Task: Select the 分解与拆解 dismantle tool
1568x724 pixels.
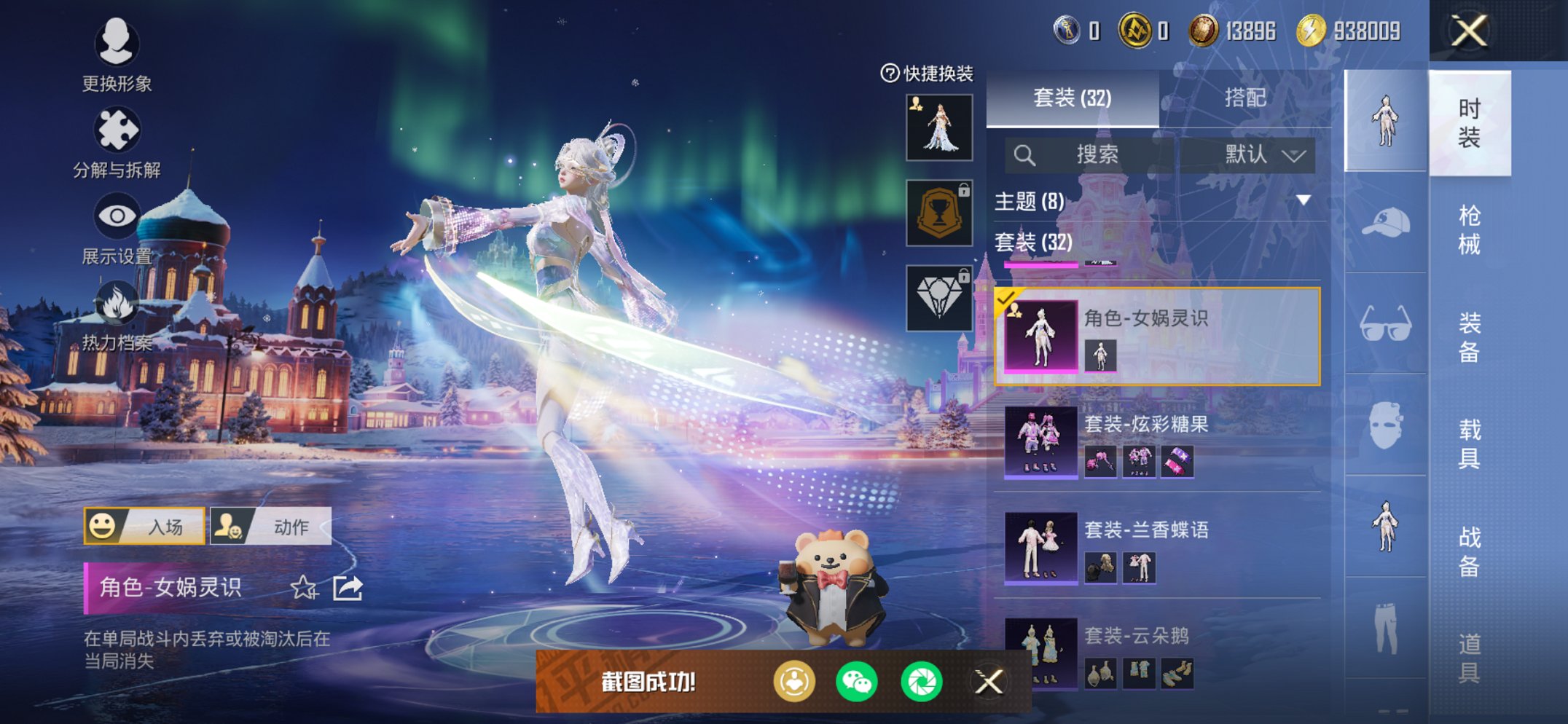Action: coord(117,131)
